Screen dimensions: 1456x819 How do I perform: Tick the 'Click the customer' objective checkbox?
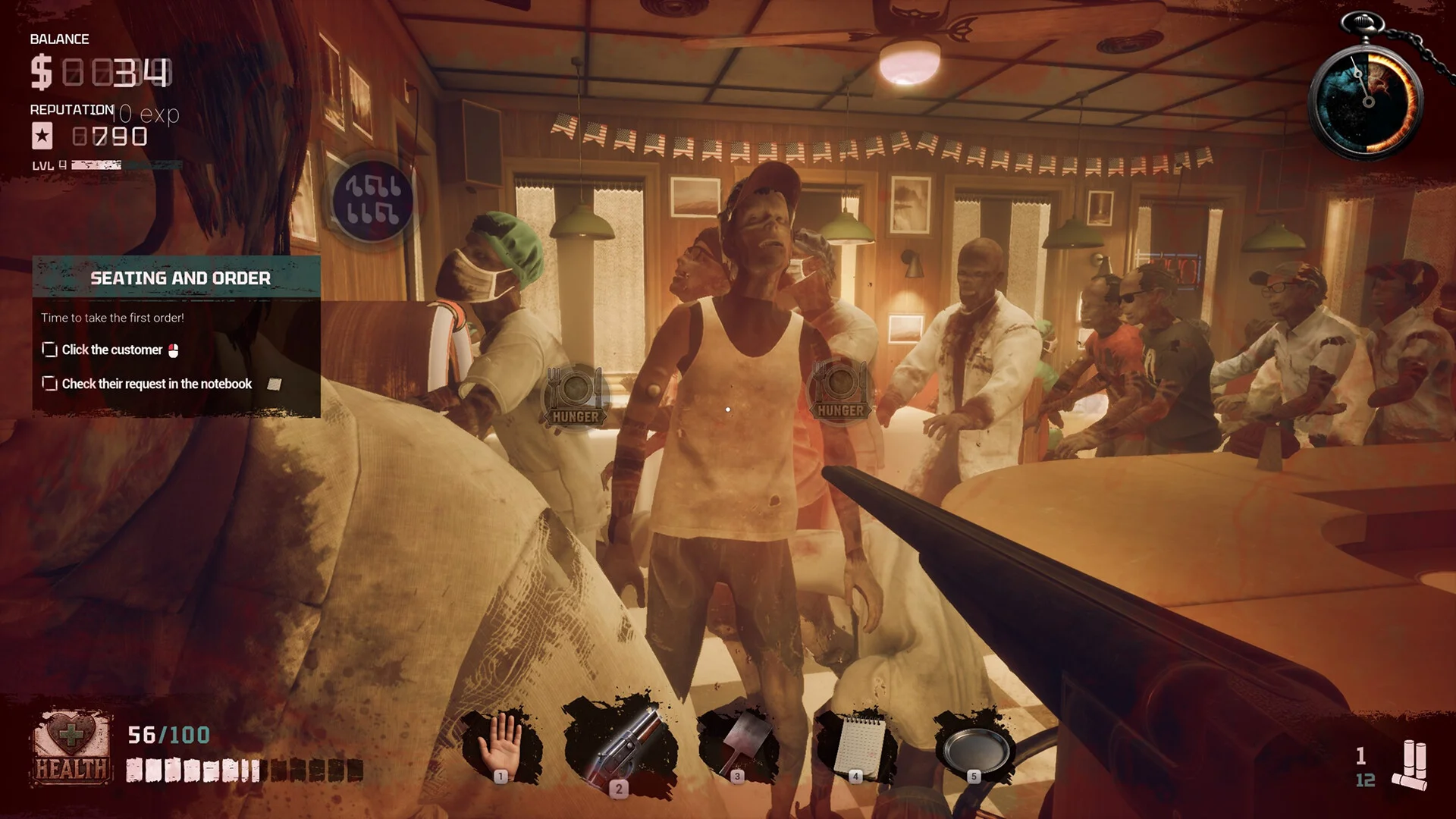(x=50, y=350)
